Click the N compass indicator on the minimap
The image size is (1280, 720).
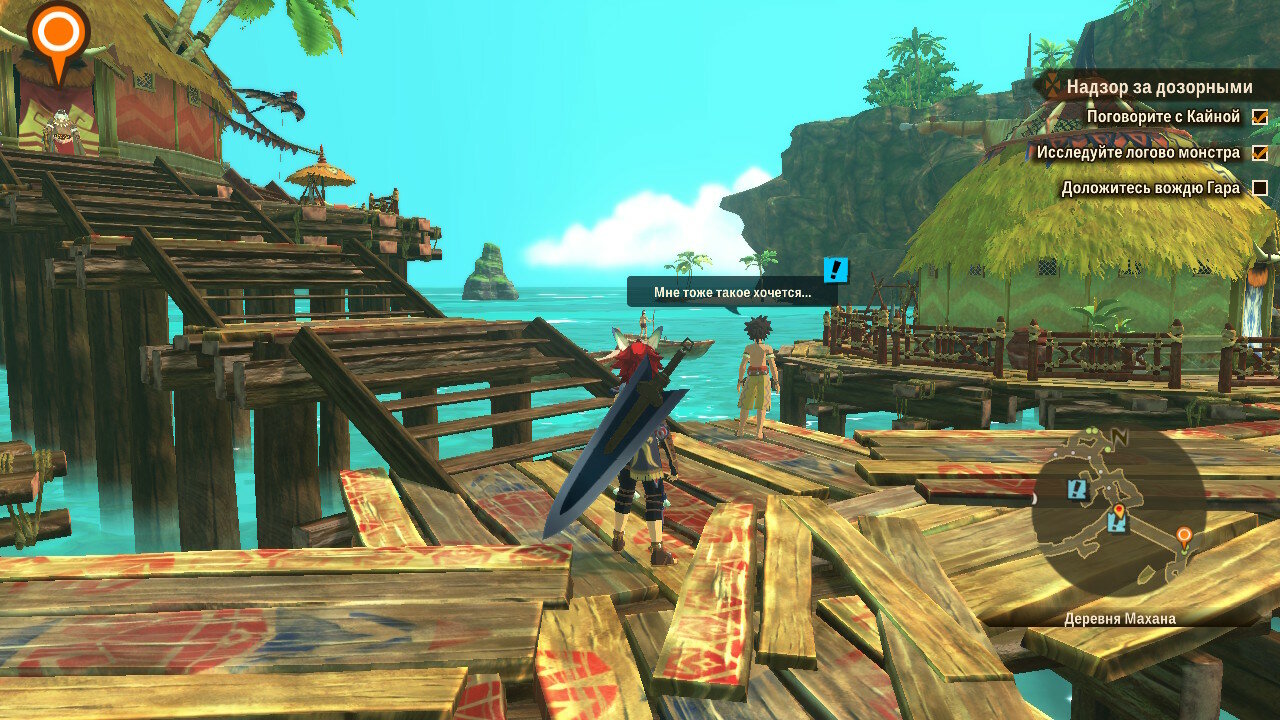[1121, 437]
